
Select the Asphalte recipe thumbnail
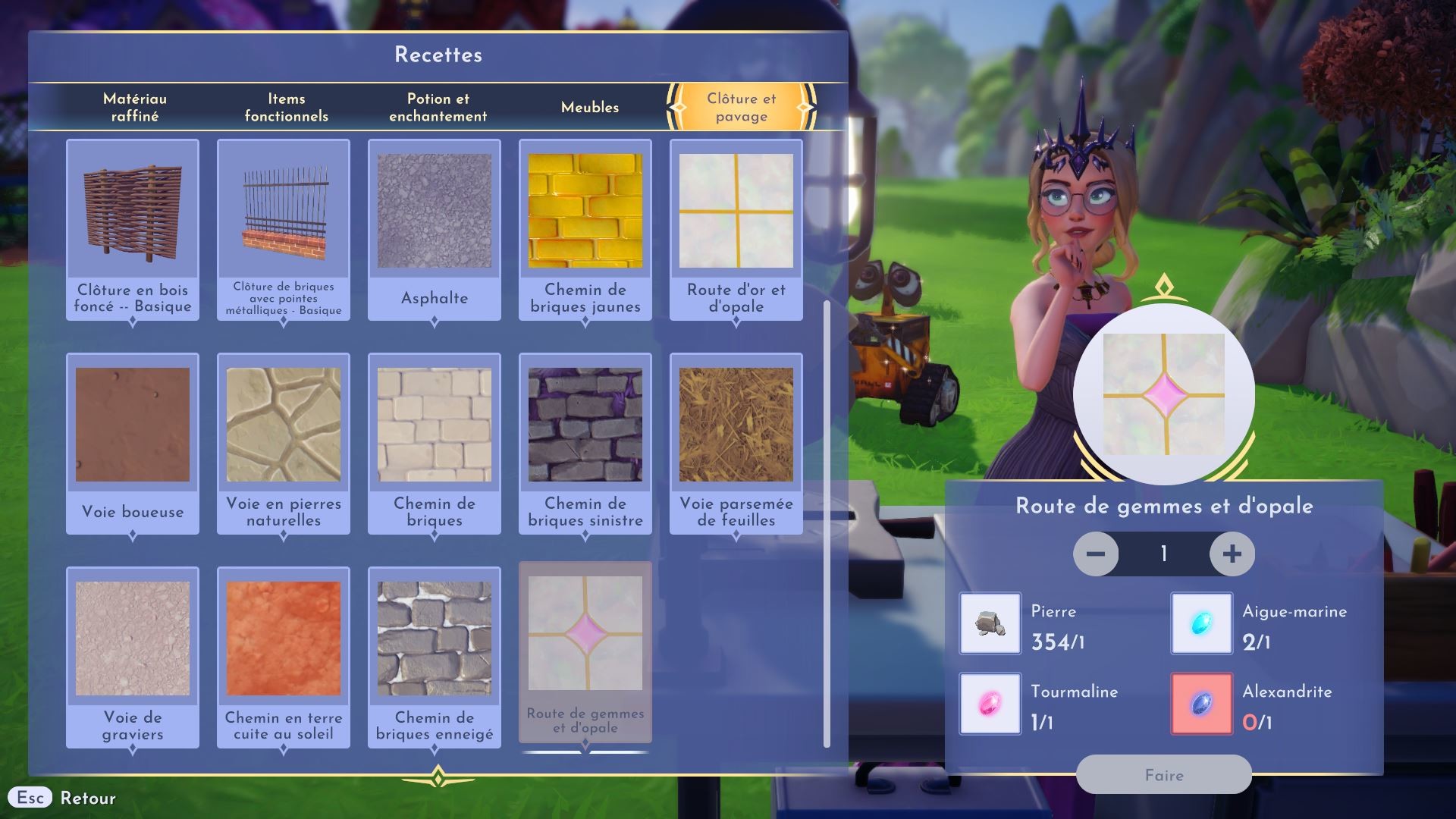[x=435, y=211]
